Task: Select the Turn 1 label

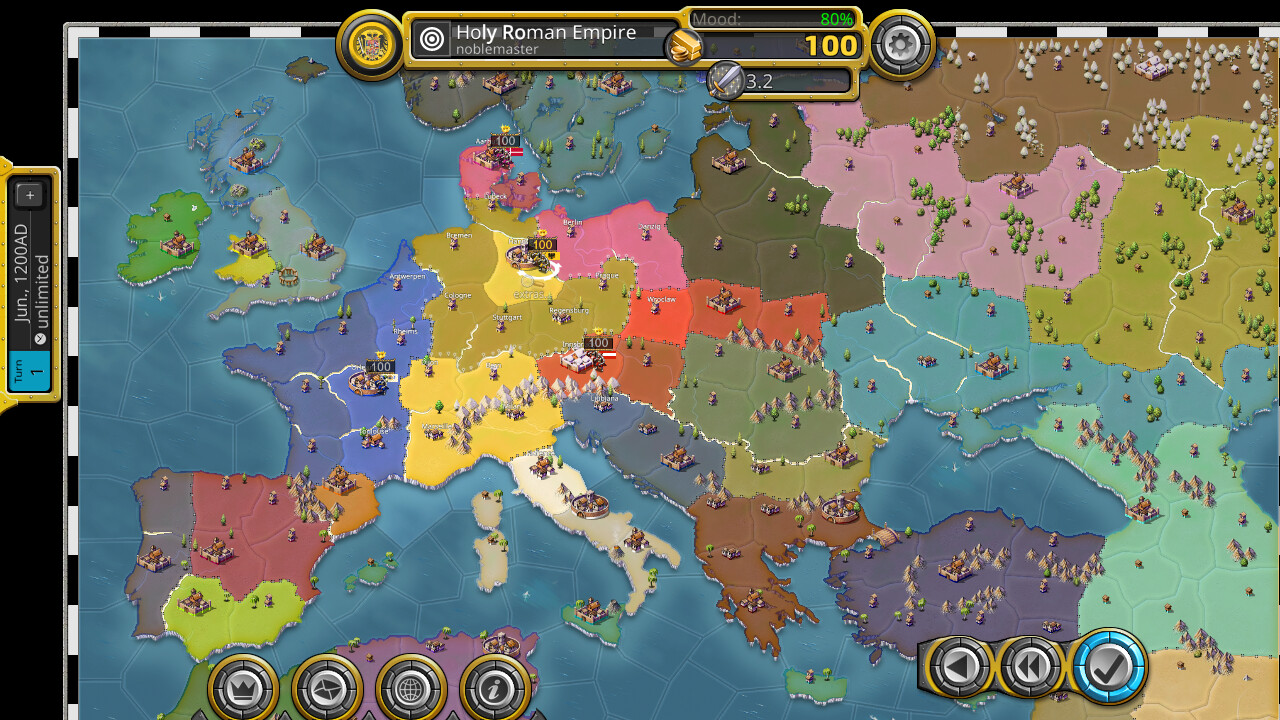Action: click(30, 372)
